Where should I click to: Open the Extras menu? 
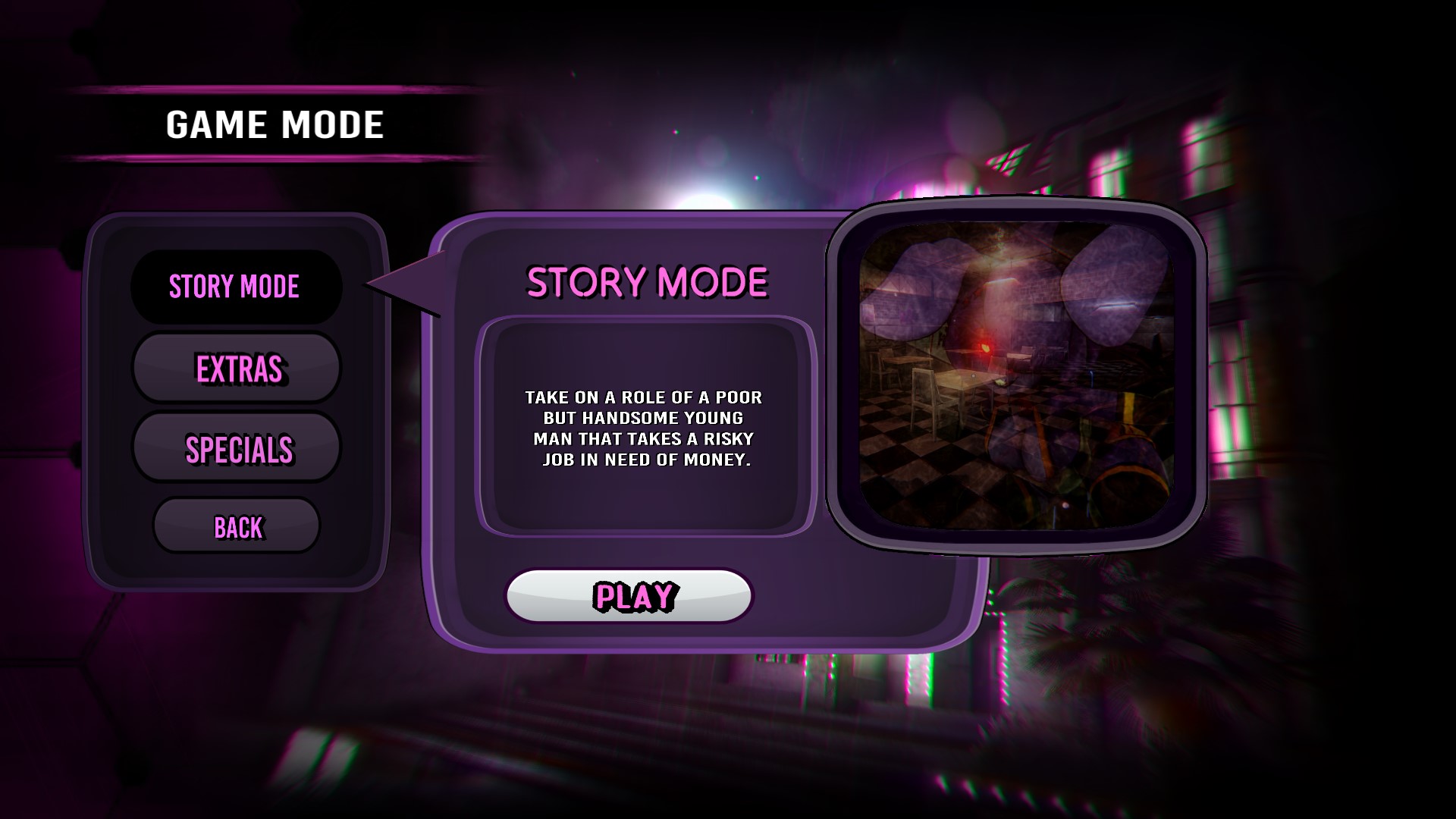coord(237,369)
